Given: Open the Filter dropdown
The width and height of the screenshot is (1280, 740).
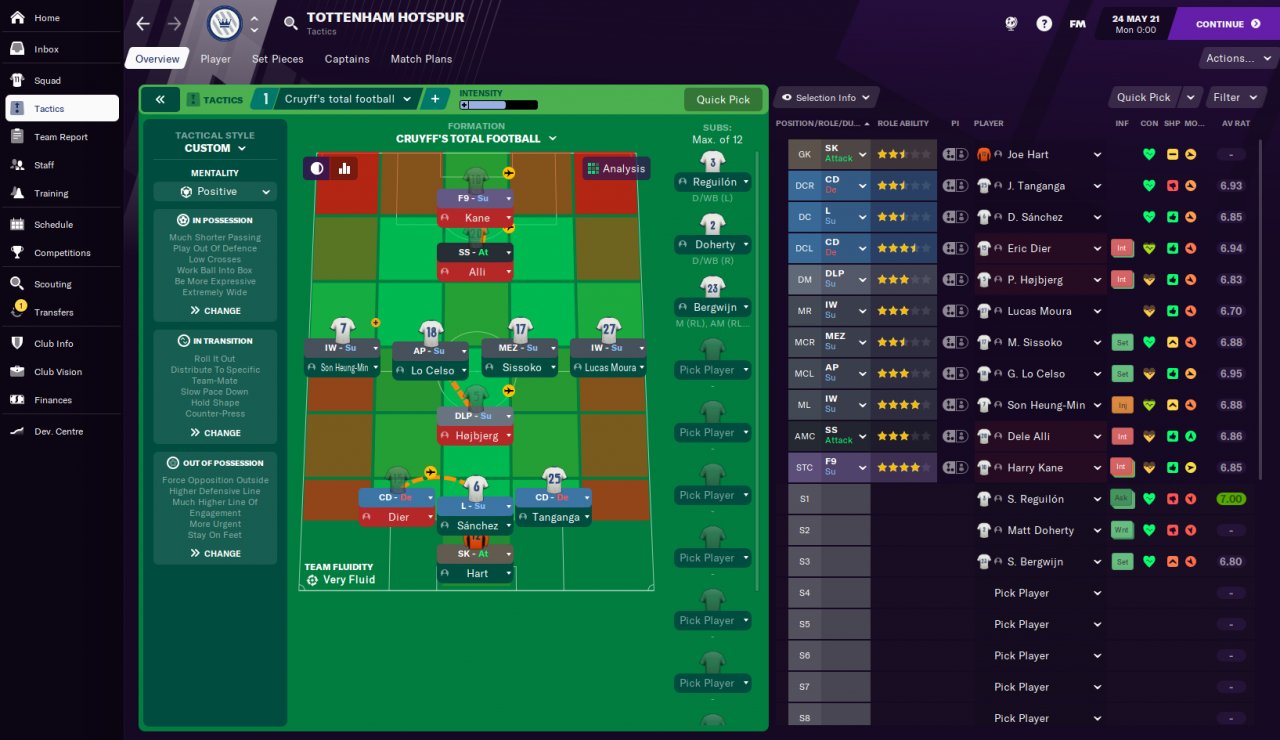Looking at the screenshot, I should coord(1231,97).
